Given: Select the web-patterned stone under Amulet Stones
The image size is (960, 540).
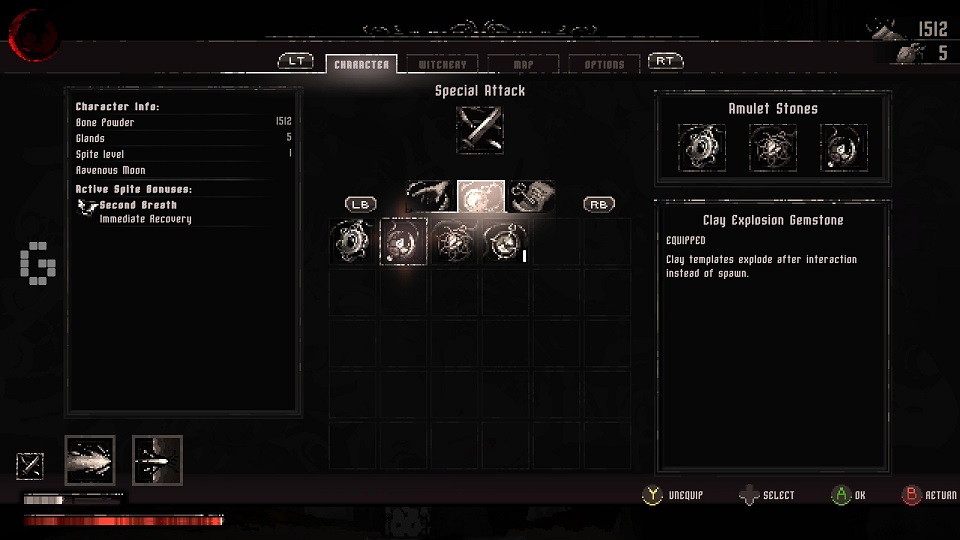Looking at the screenshot, I should [773, 148].
